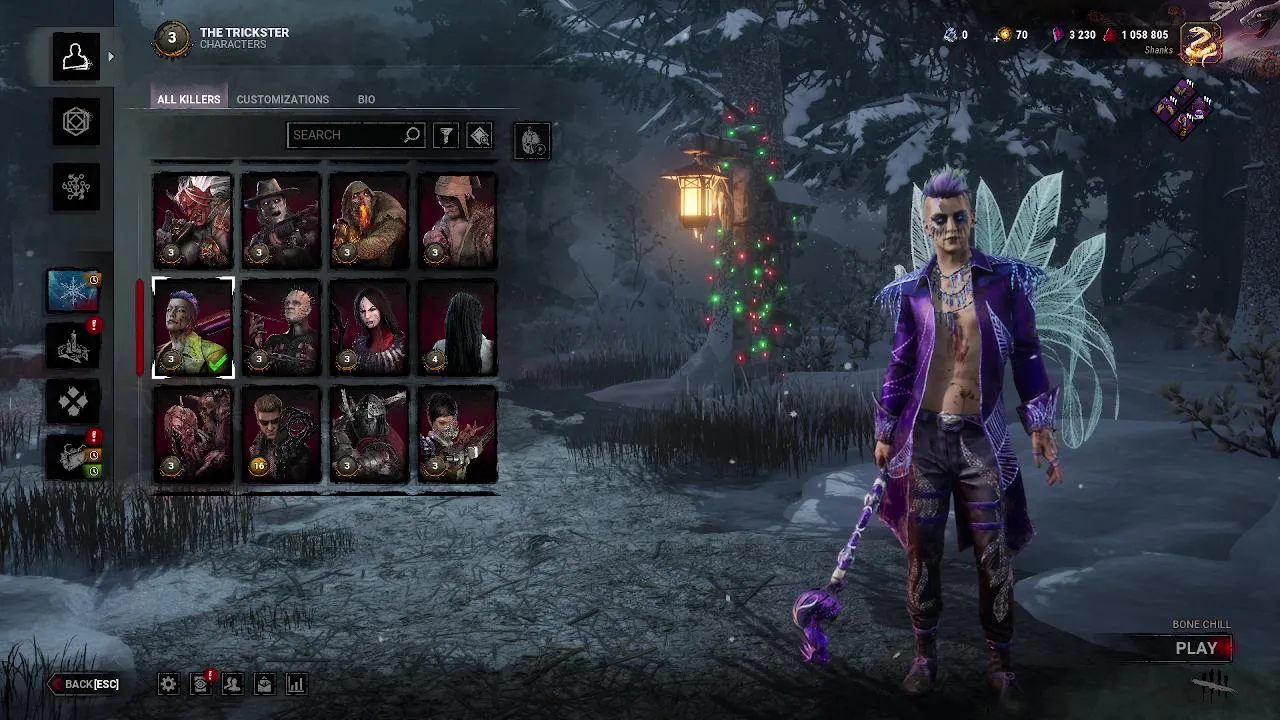1280x720 pixels.
Task: Choose The Oni killer portrait
Action: point(193,221)
